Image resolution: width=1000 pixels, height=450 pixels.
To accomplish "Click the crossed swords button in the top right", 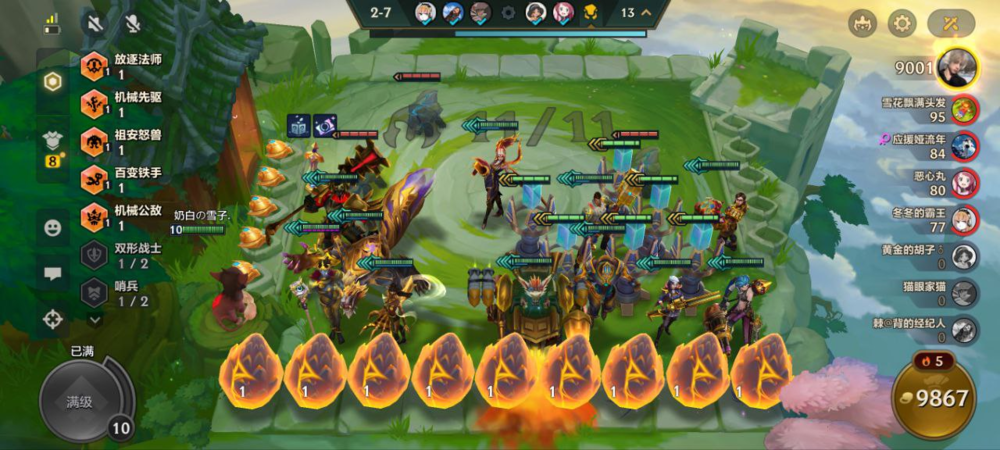I will [951, 23].
